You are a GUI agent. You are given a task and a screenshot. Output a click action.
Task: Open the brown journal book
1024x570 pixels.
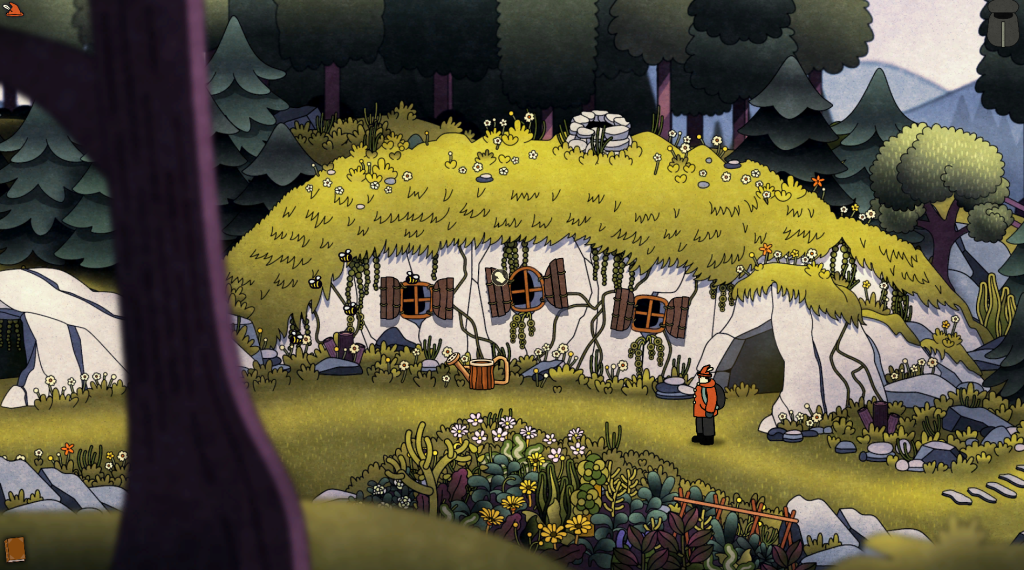(x=14, y=549)
